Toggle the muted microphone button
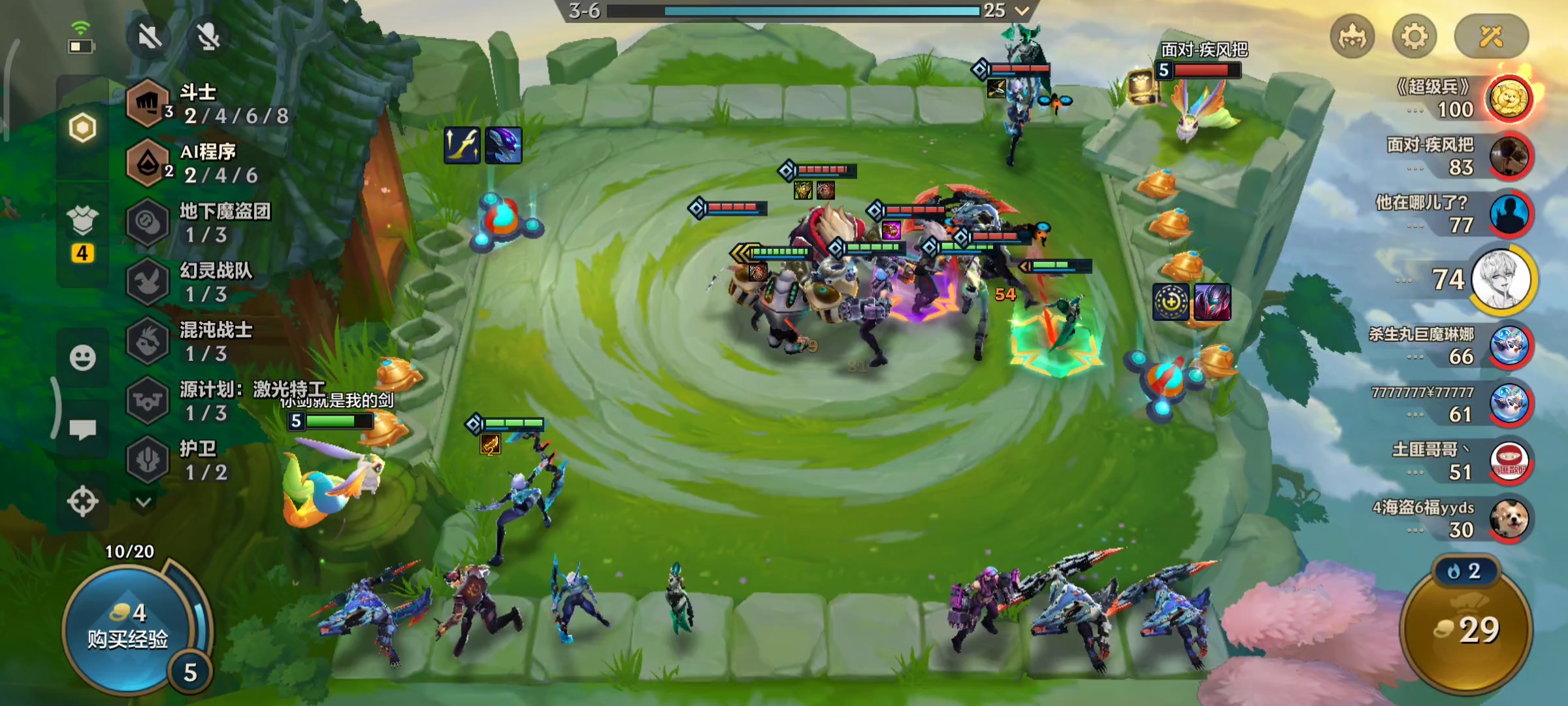 [x=208, y=37]
